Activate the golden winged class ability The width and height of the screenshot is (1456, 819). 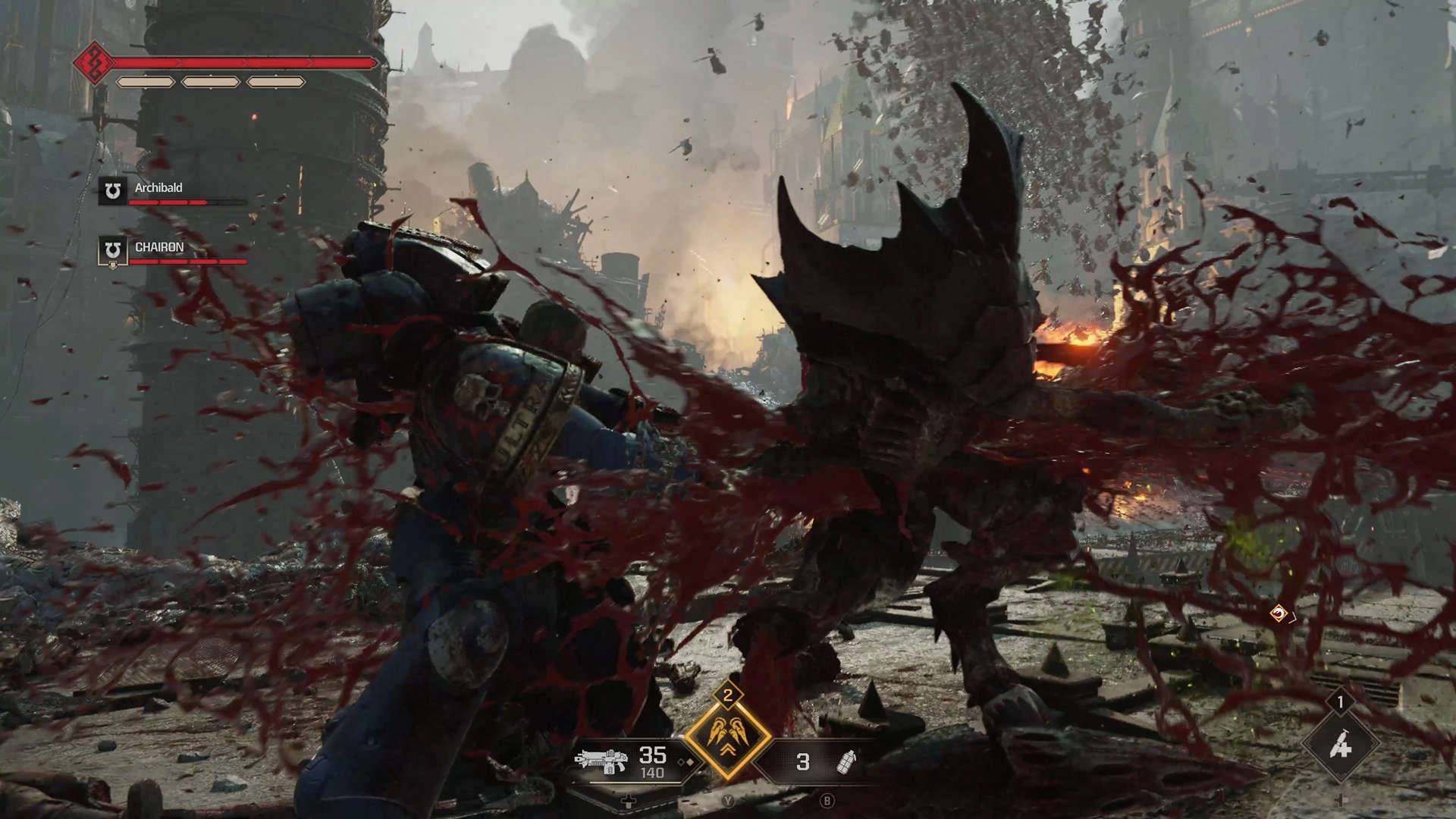(x=728, y=738)
